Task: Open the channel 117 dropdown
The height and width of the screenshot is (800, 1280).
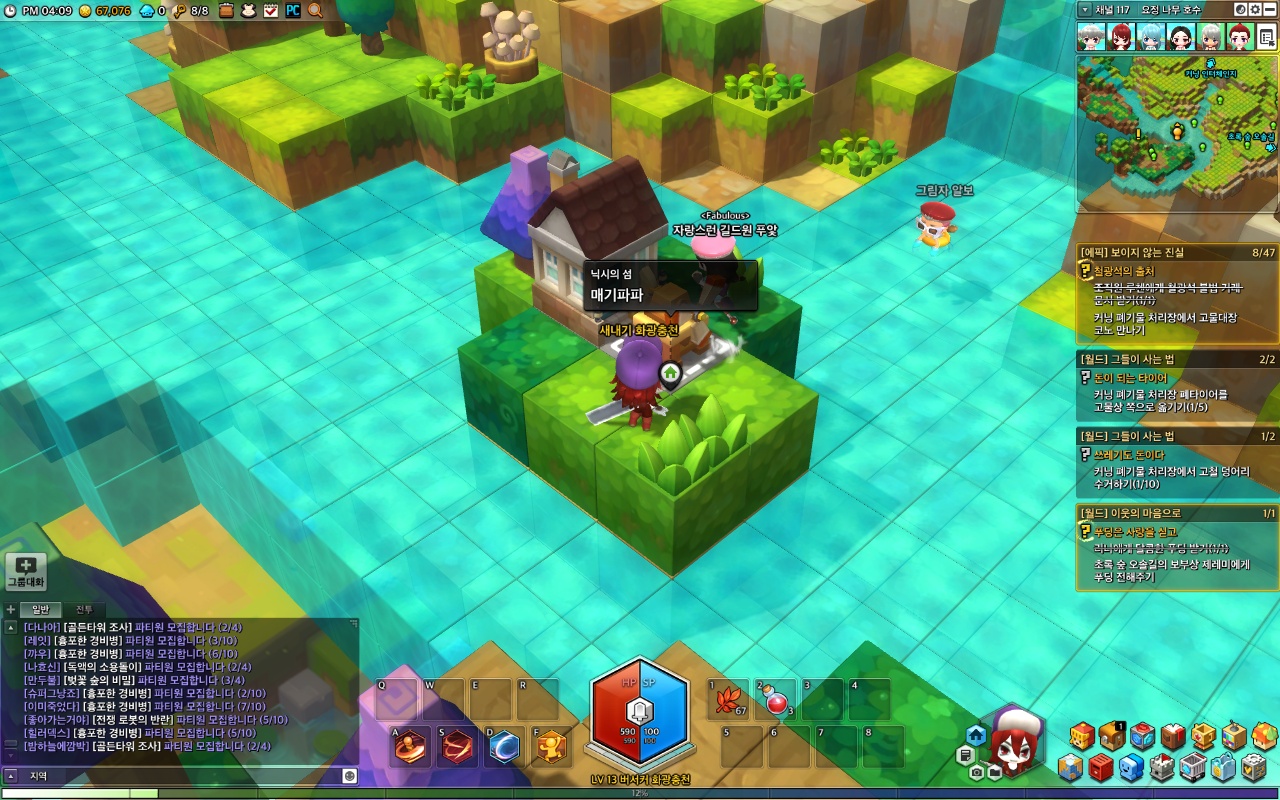Action: (1085, 9)
